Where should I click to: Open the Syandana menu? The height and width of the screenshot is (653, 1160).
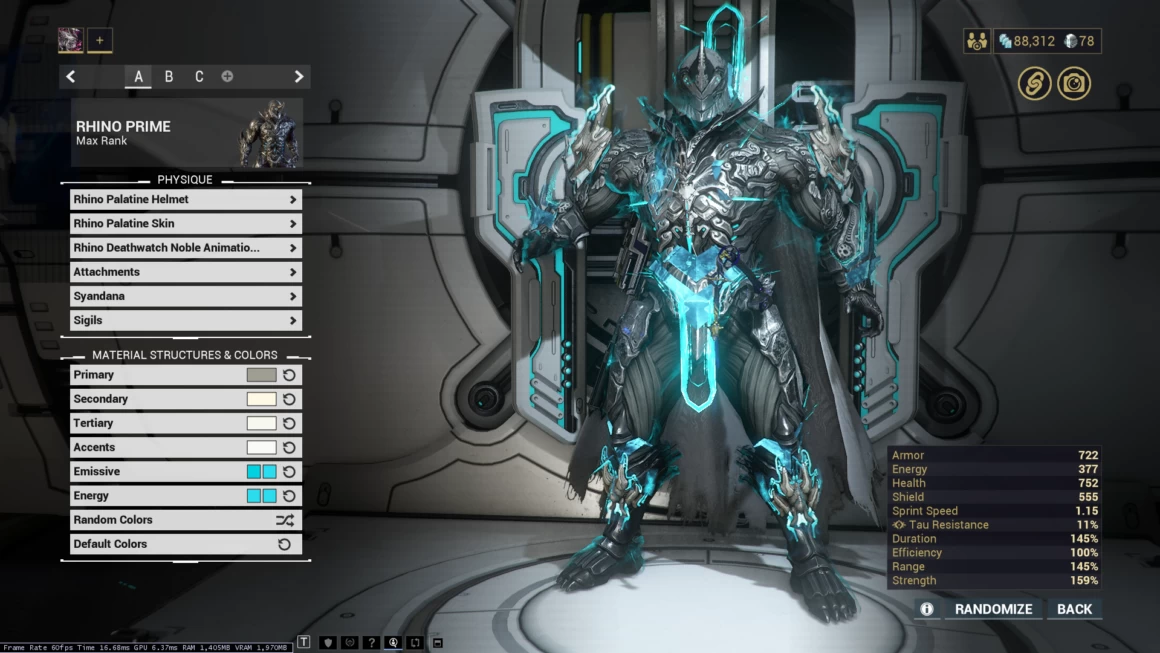pyautogui.click(x=185, y=296)
